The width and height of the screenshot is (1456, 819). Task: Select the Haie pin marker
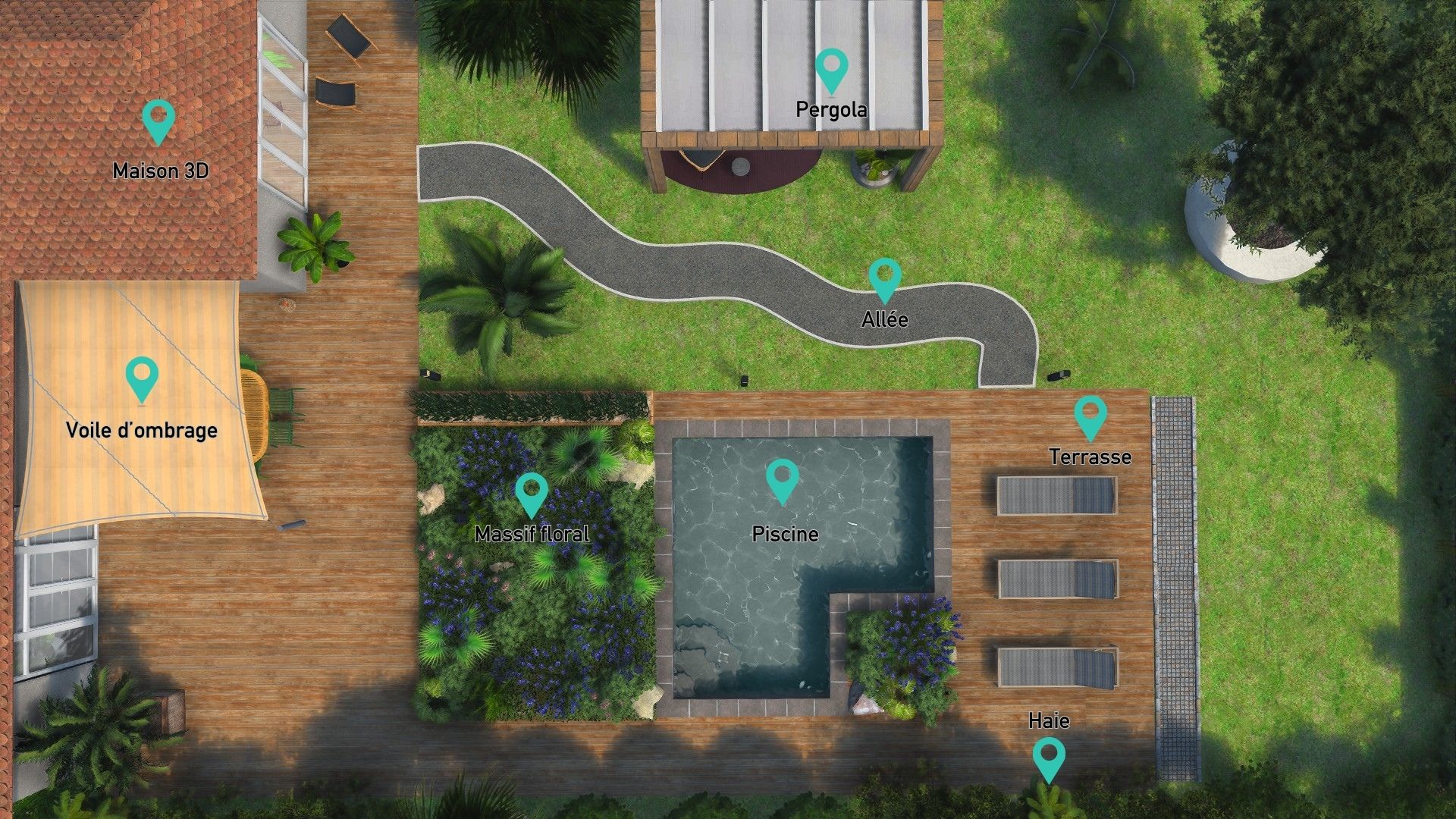point(1049,758)
